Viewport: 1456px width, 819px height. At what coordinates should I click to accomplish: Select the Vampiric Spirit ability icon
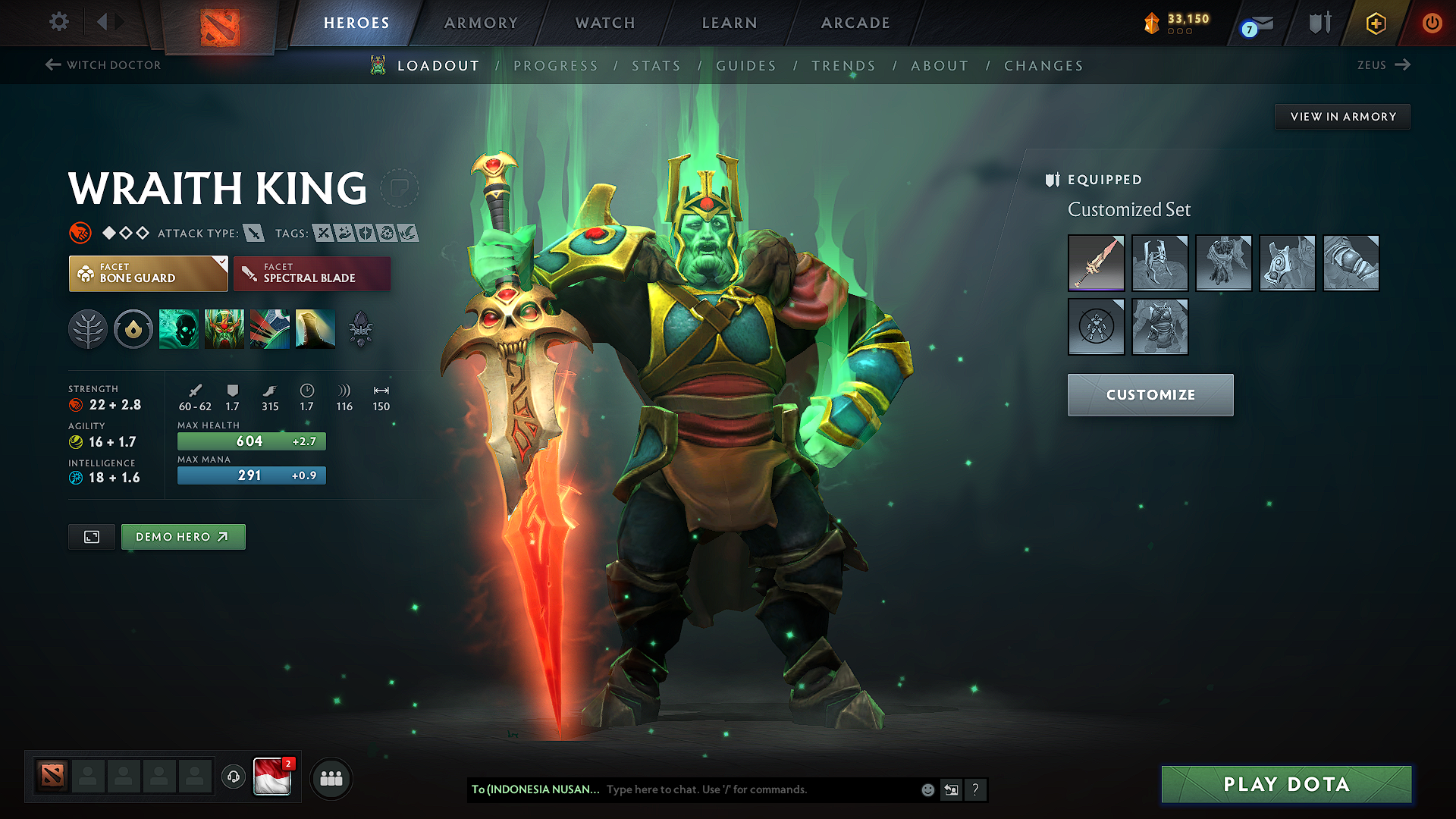(x=225, y=328)
